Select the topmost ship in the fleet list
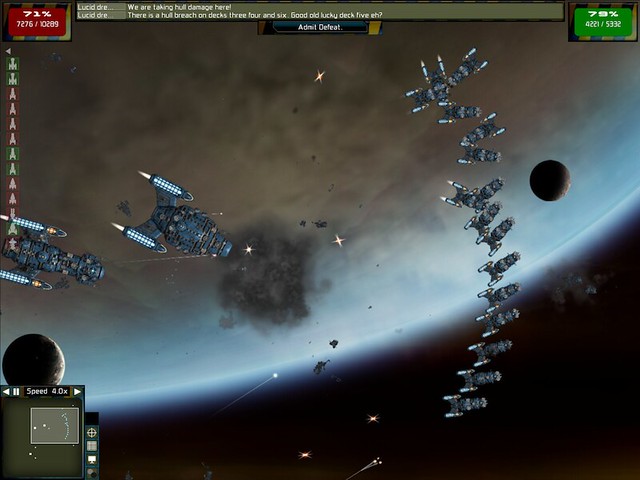Screen dimensions: 640x480 click(13, 65)
